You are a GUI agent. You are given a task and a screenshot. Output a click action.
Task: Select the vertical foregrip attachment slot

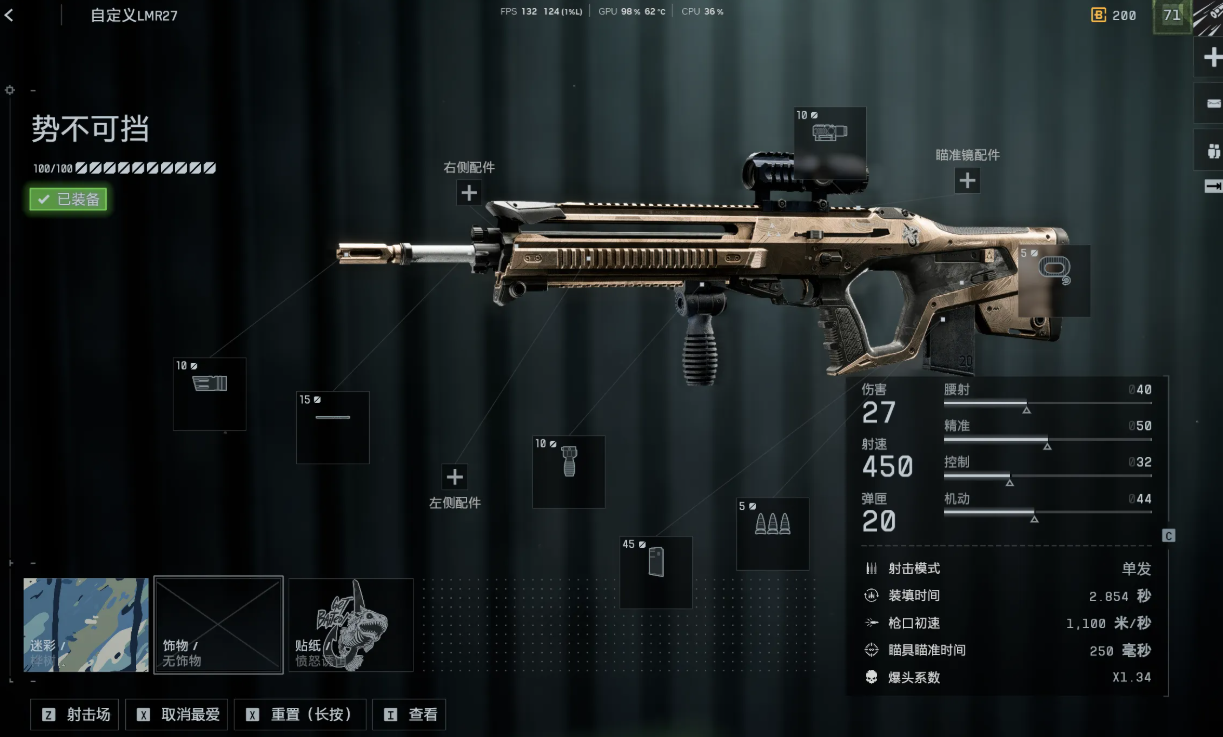tap(569, 472)
